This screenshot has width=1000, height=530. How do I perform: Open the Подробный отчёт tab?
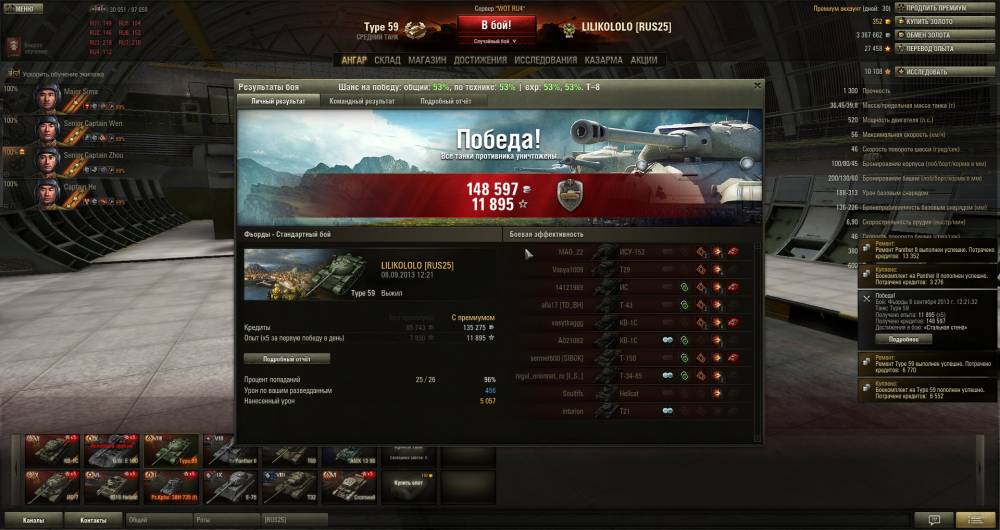[446, 101]
